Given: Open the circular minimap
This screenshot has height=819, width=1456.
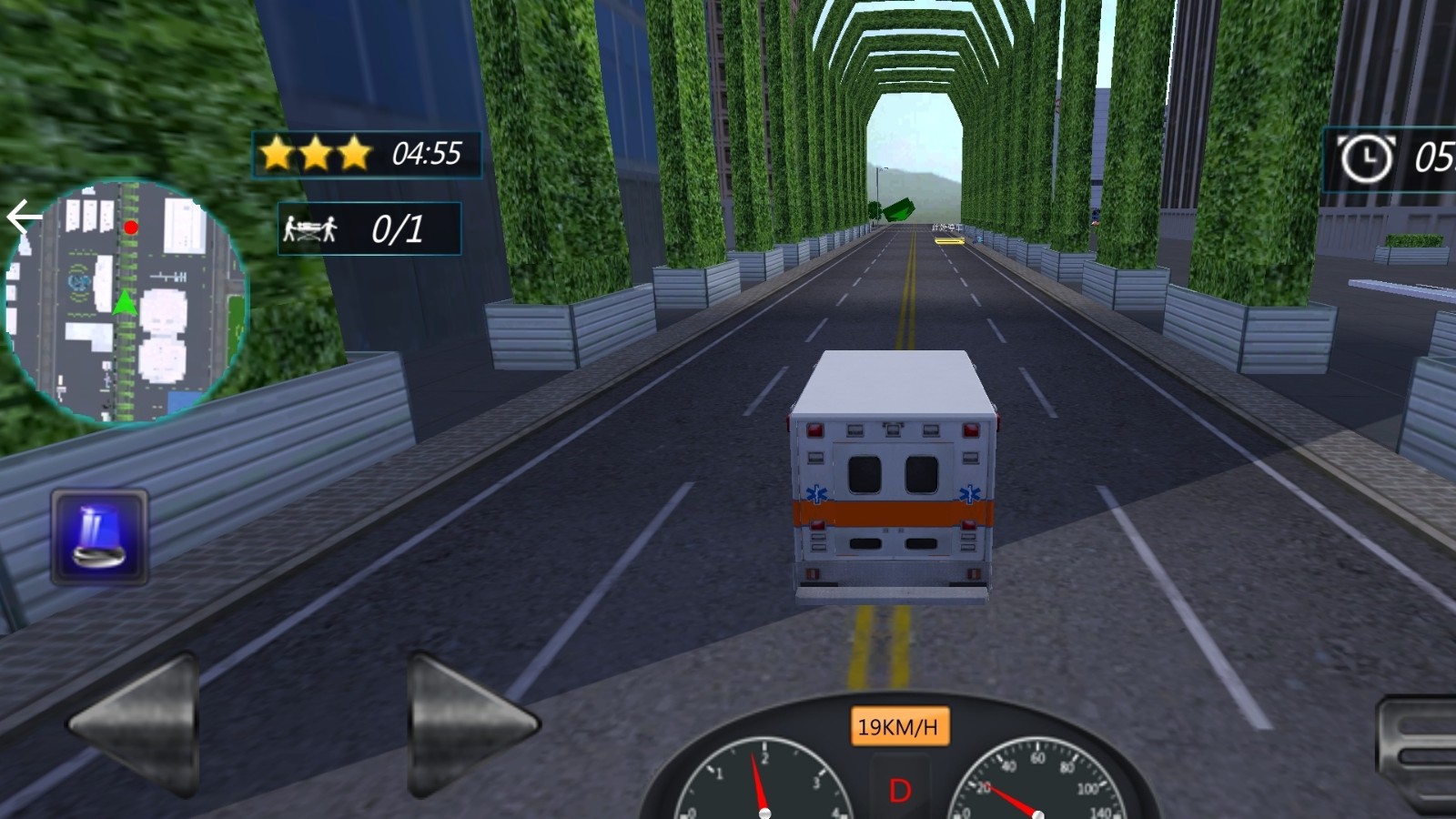Looking at the screenshot, I should 126,302.
